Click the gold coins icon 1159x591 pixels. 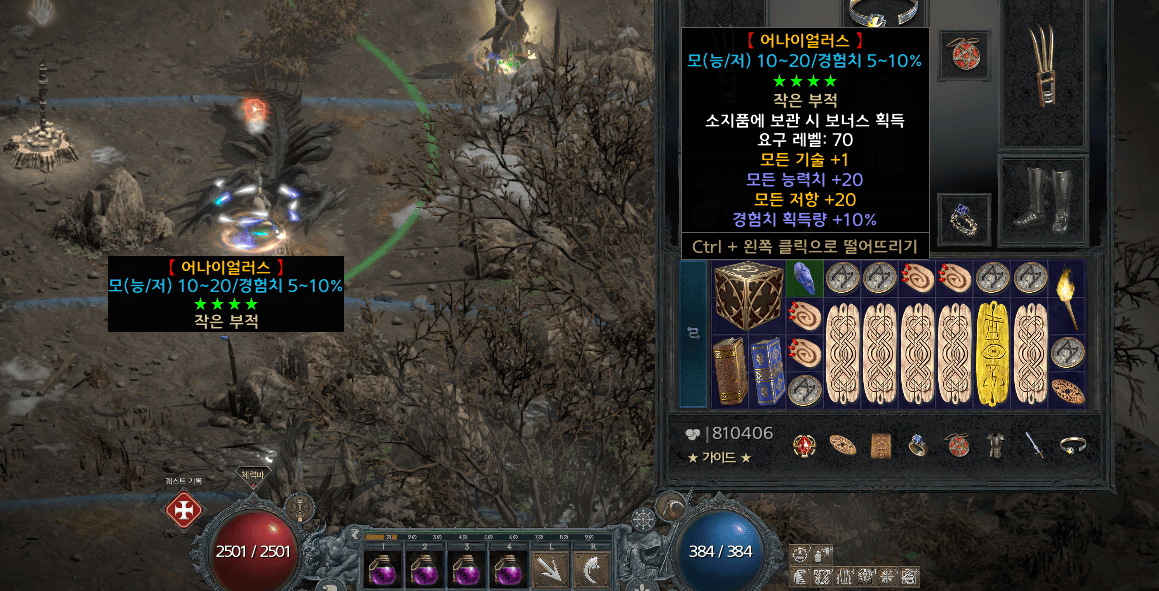click(x=695, y=434)
